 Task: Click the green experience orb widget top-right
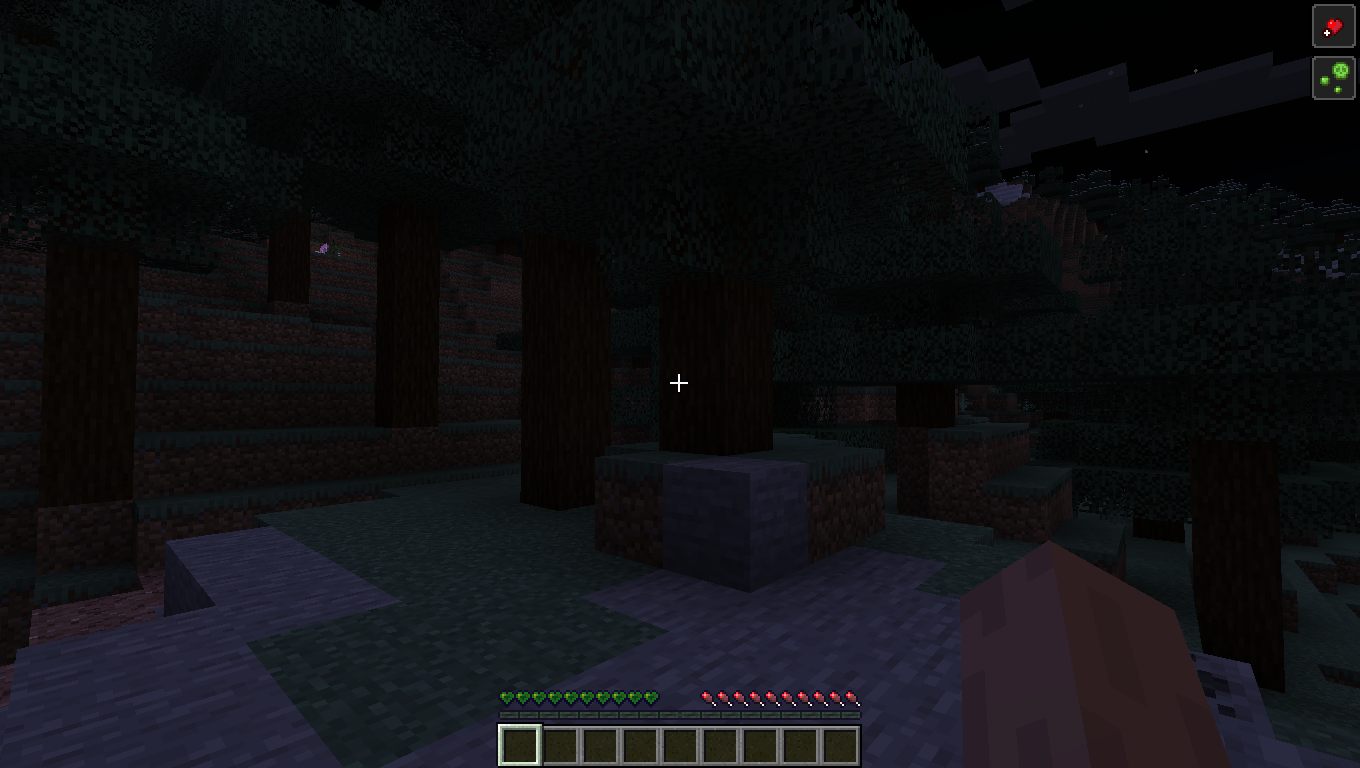pos(1333,78)
